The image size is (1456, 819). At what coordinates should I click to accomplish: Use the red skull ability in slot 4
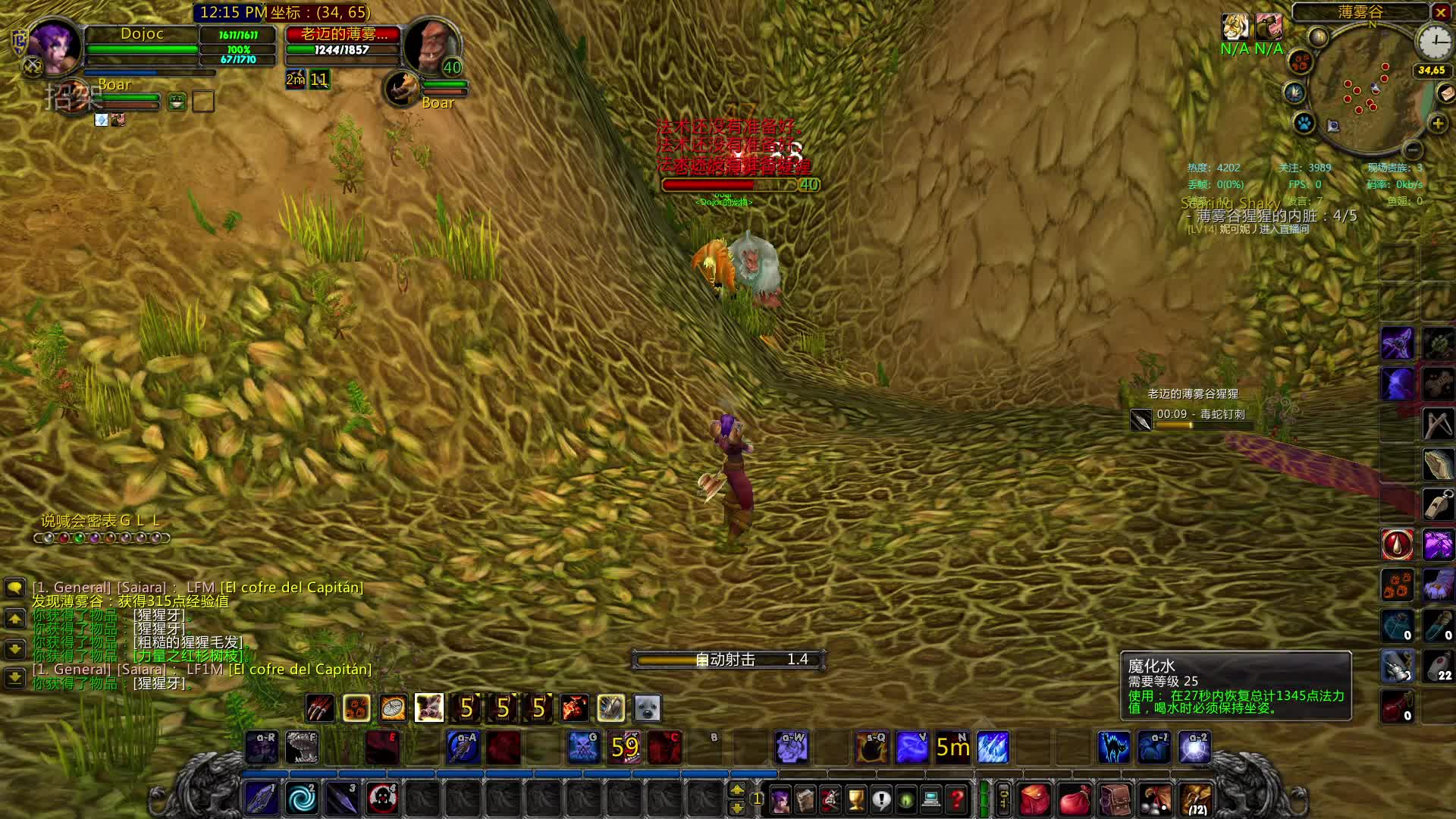coord(381,799)
